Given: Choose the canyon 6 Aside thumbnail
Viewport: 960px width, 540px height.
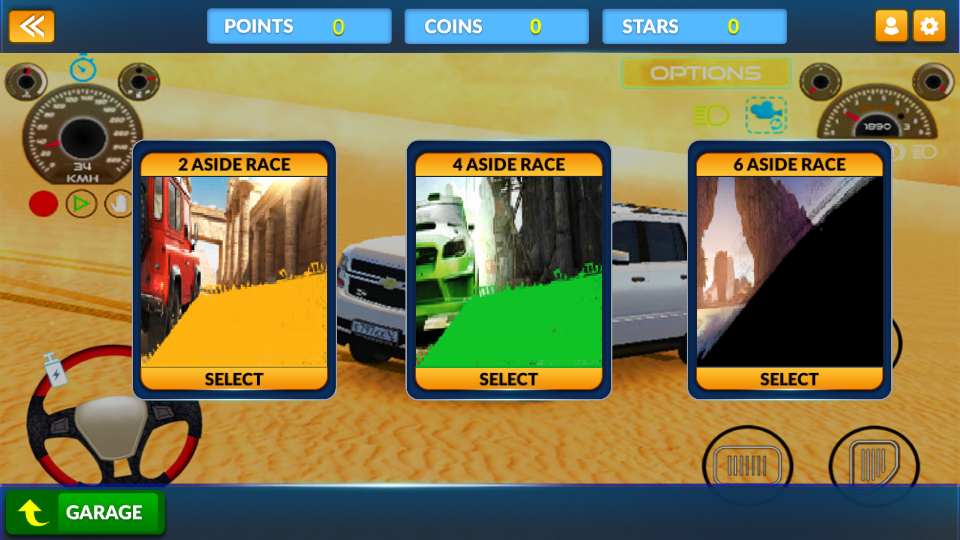Looking at the screenshot, I should [789, 271].
